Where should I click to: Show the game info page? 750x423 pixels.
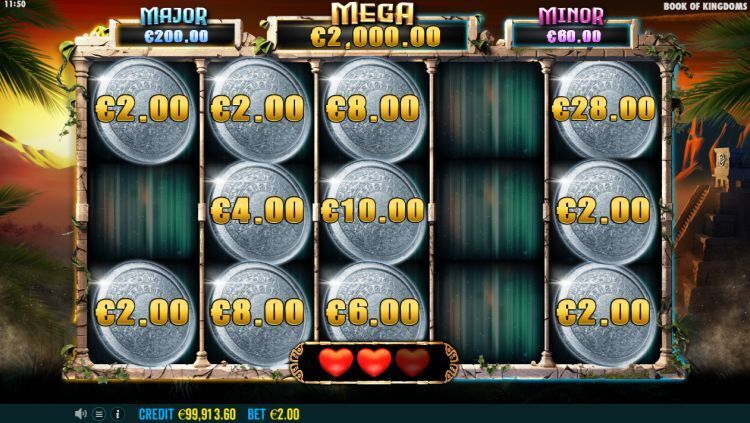point(117,413)
